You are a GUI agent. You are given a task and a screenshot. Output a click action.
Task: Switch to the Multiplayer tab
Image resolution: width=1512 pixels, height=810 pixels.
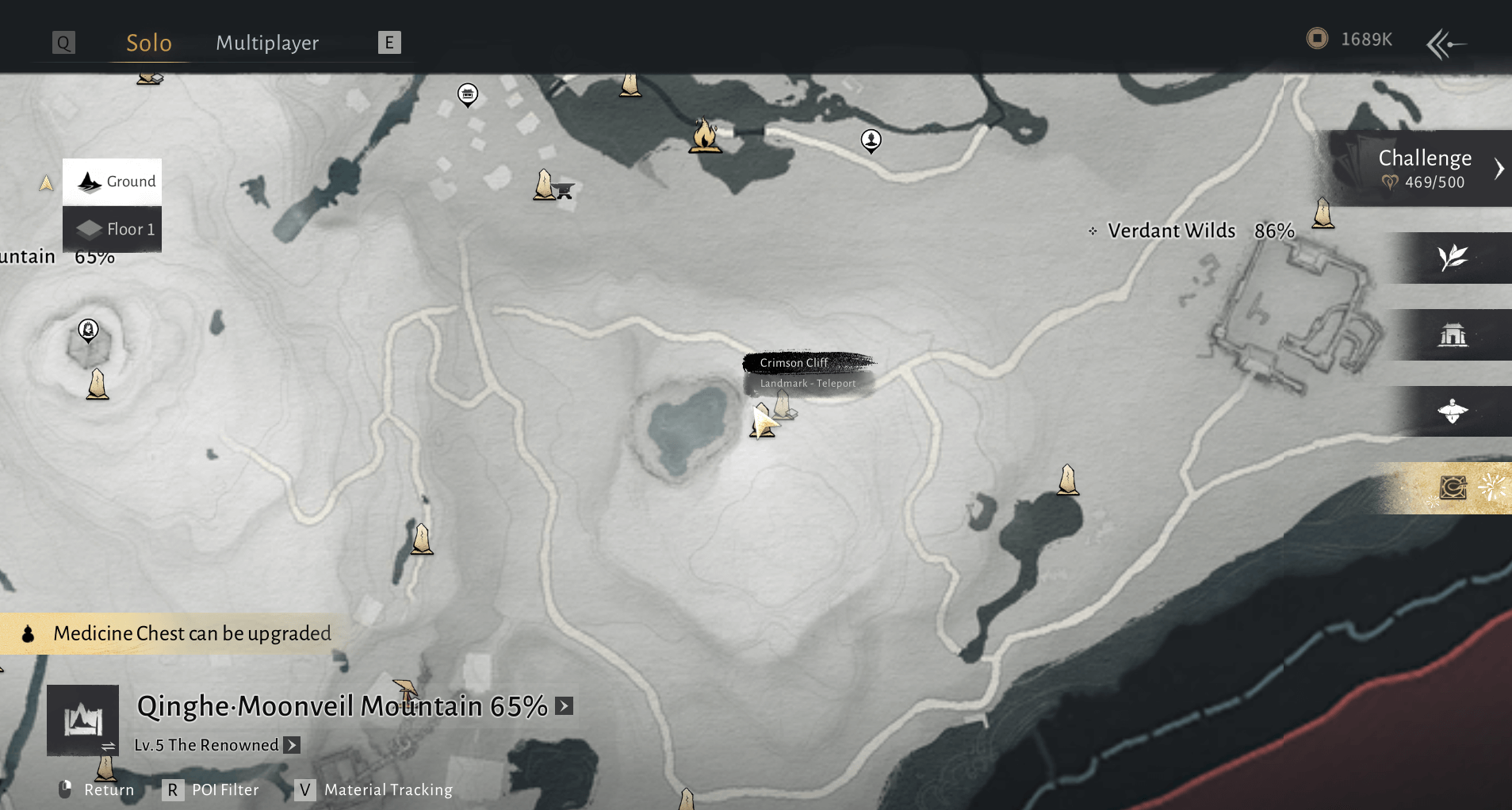pyautogui.click(x=267, y=43)
